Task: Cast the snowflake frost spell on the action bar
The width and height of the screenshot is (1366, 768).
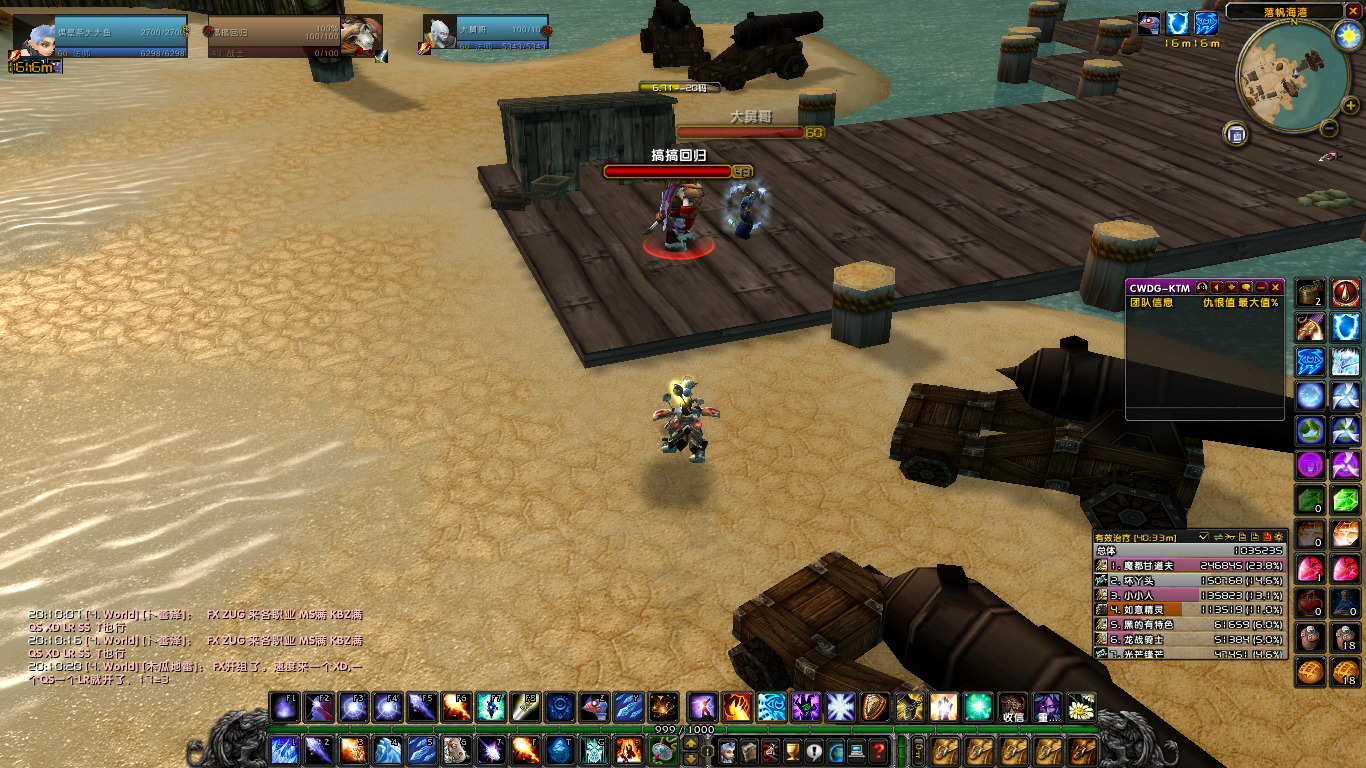Action: click(838, 707)
